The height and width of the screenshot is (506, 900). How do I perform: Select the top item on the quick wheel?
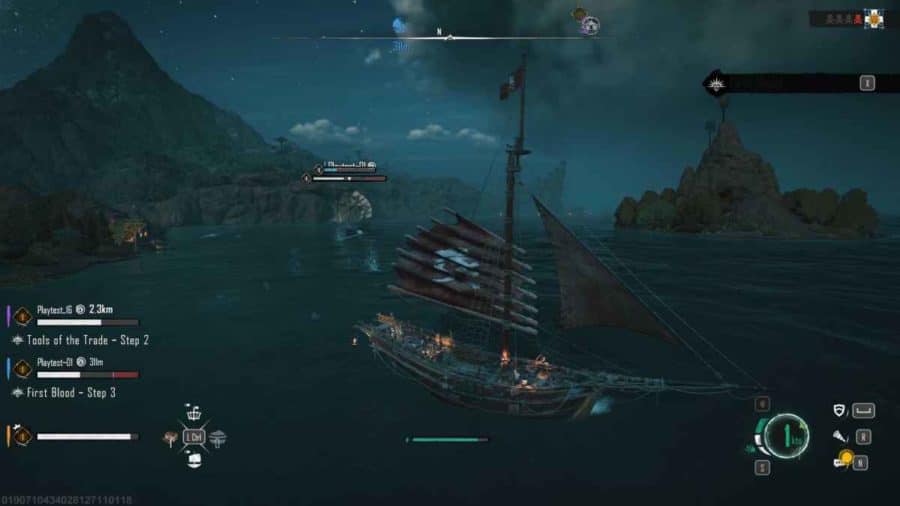point(194,415)
